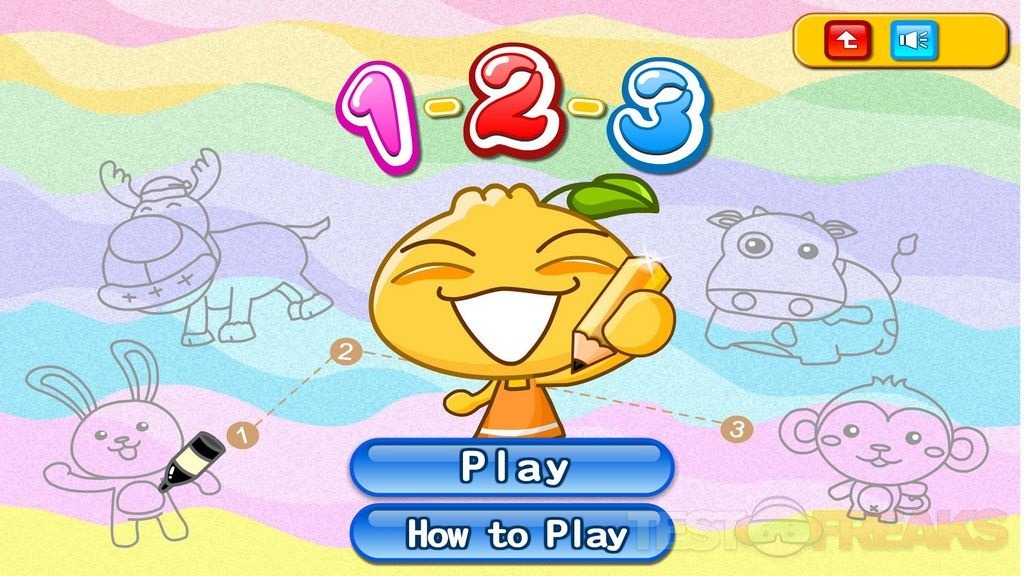
Task: Start the game with the Play button
Action: 512,466
